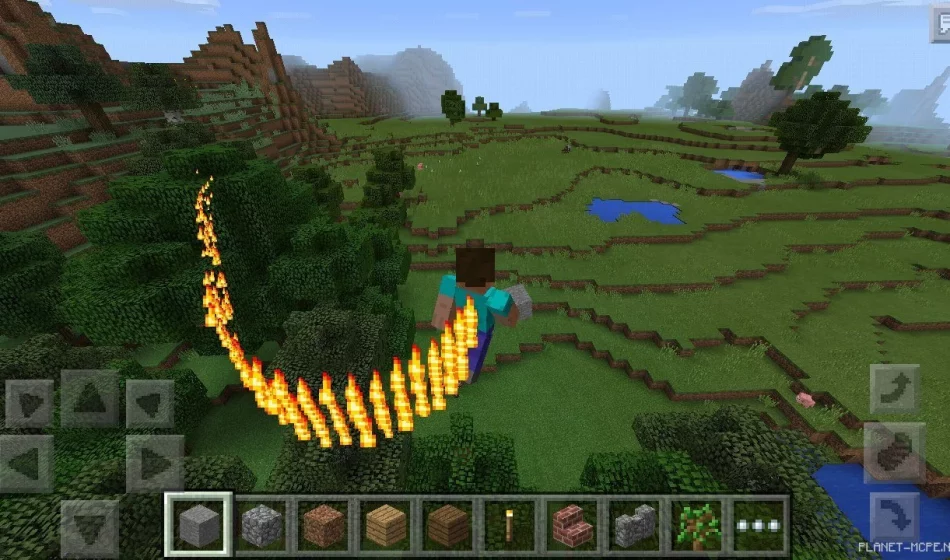Tap the forward-right diagonal movement button

151,402
